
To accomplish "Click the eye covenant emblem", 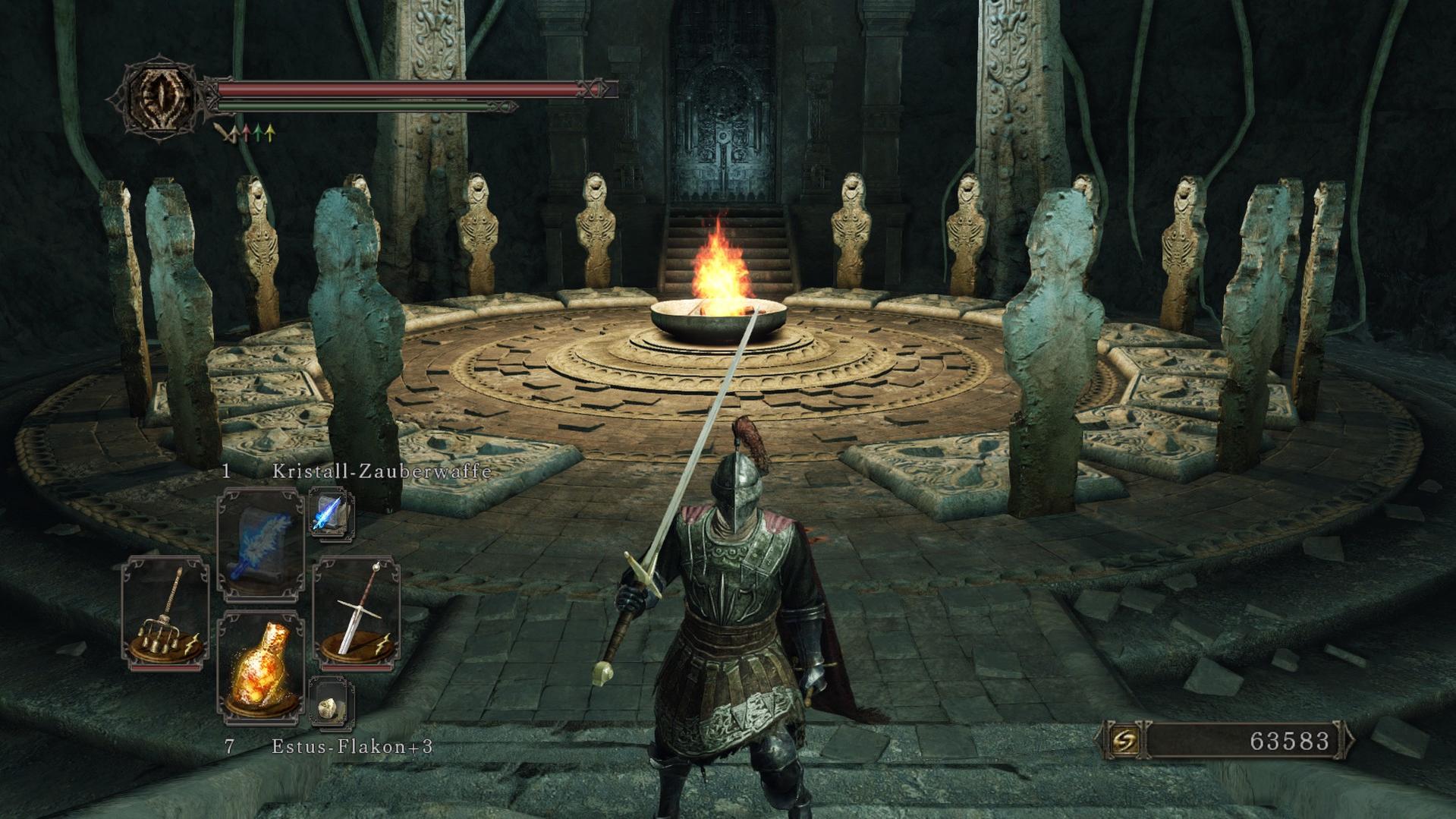I will point(160,97).
